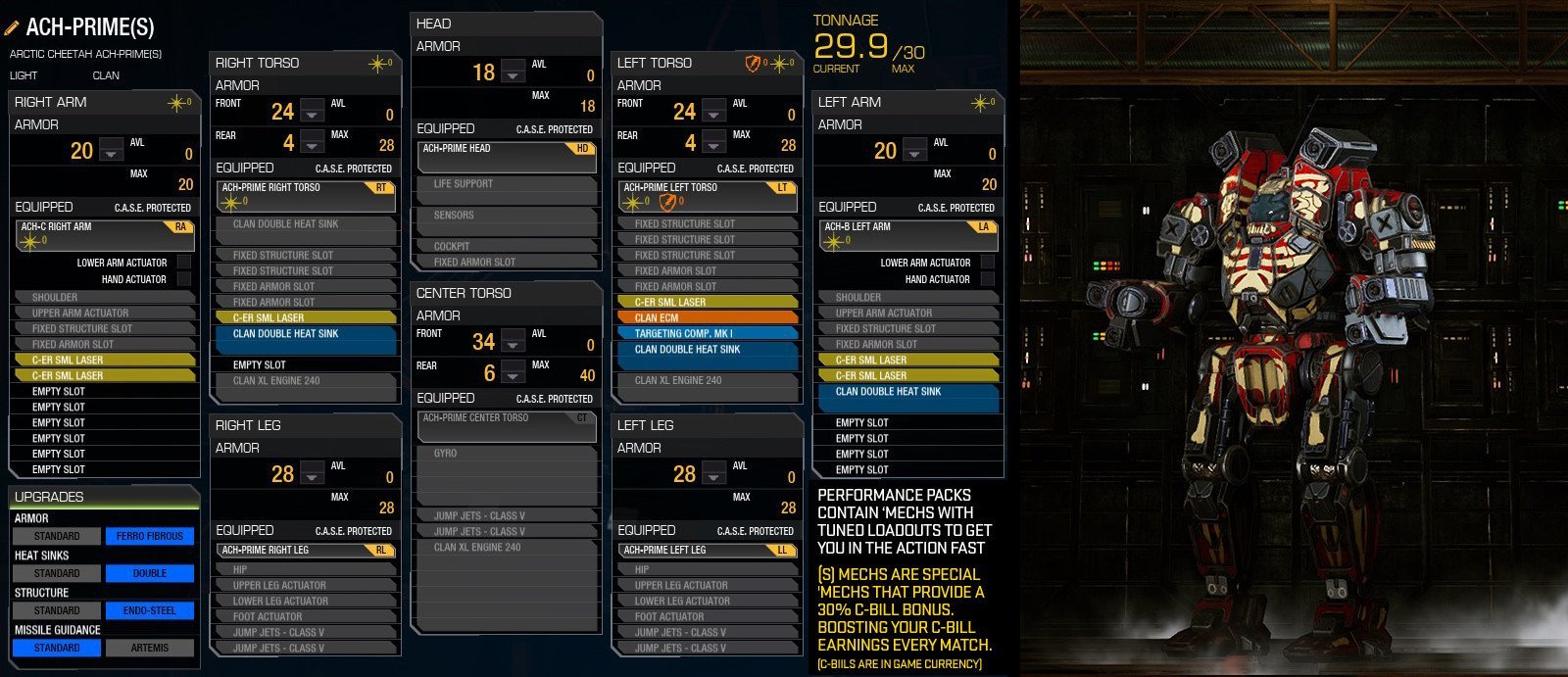Choose Standard armor upgrade option

tap(57, 536)
